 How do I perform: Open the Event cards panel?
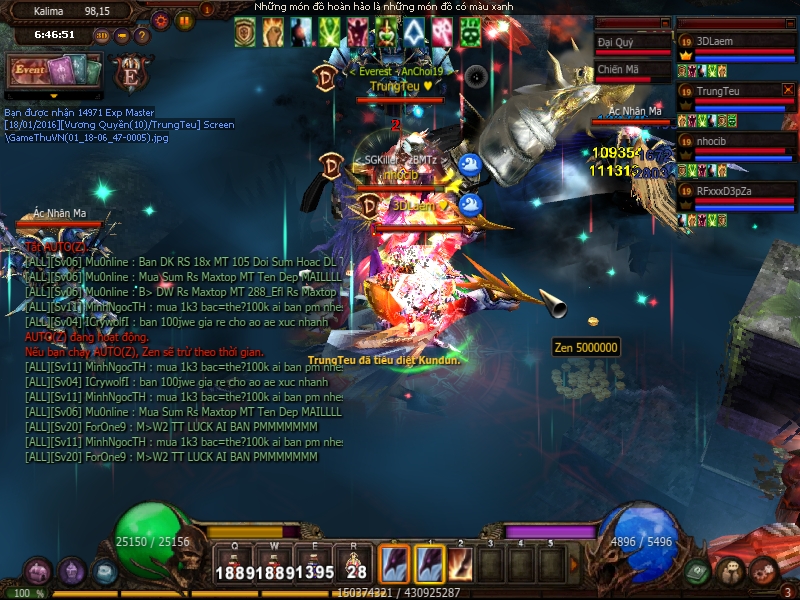54,72
